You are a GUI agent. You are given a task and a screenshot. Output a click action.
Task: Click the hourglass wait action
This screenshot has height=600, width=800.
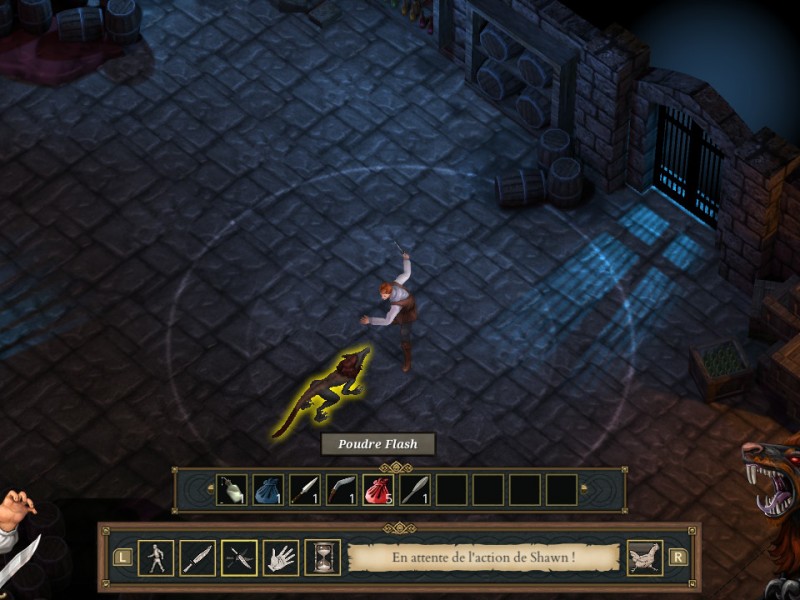click(x=322, y=557)
